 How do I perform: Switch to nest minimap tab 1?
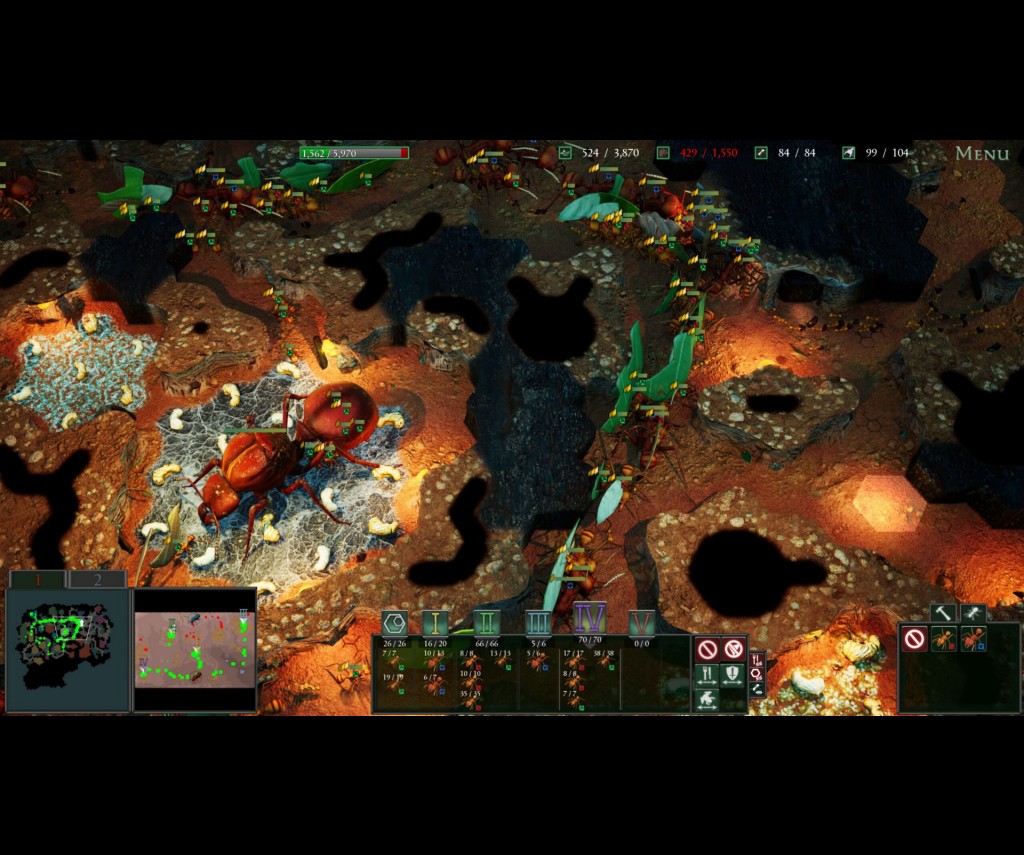pyautogui.click(x=37, y=579)
